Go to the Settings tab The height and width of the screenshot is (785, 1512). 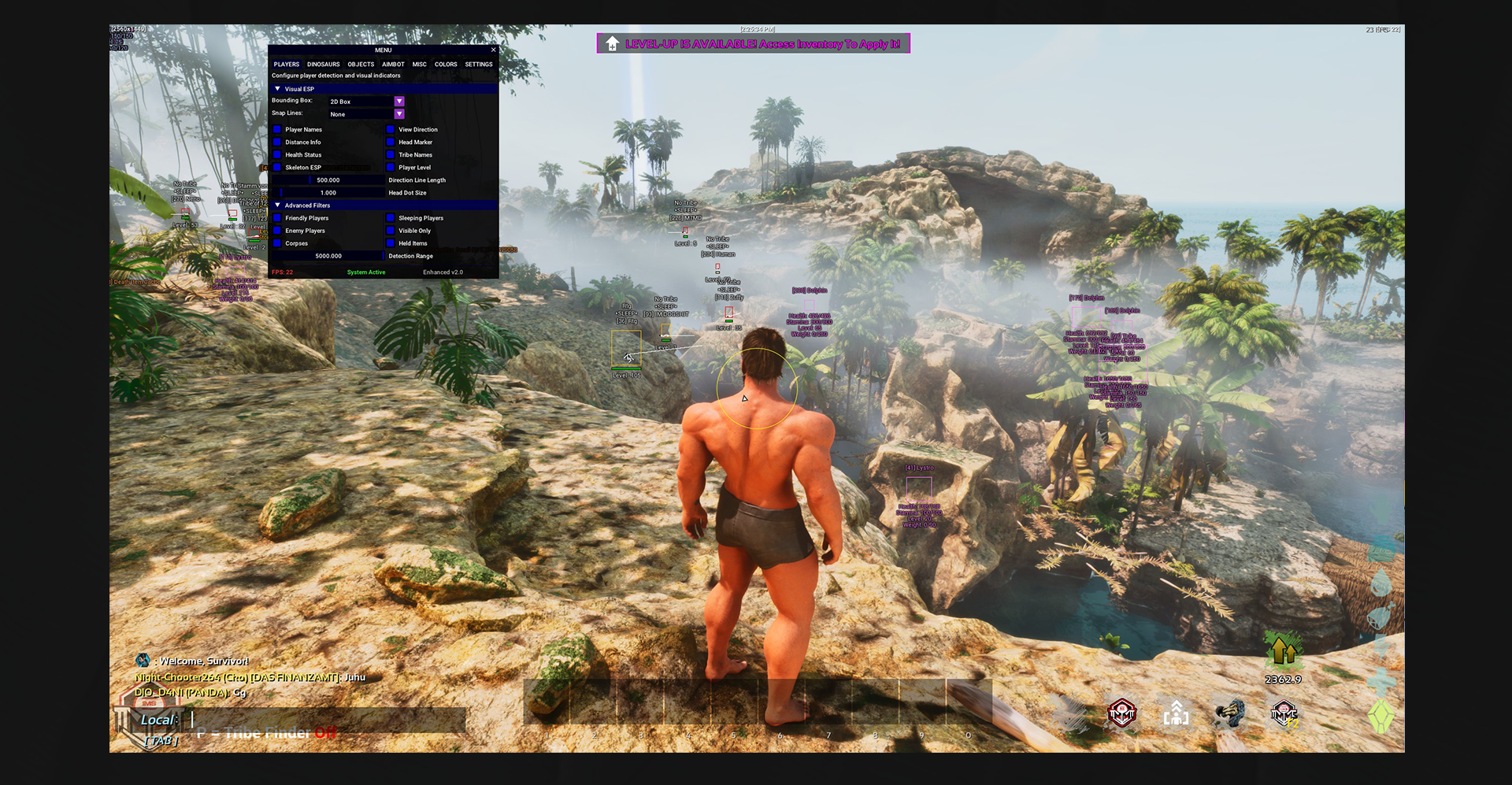tap(478, 65)
